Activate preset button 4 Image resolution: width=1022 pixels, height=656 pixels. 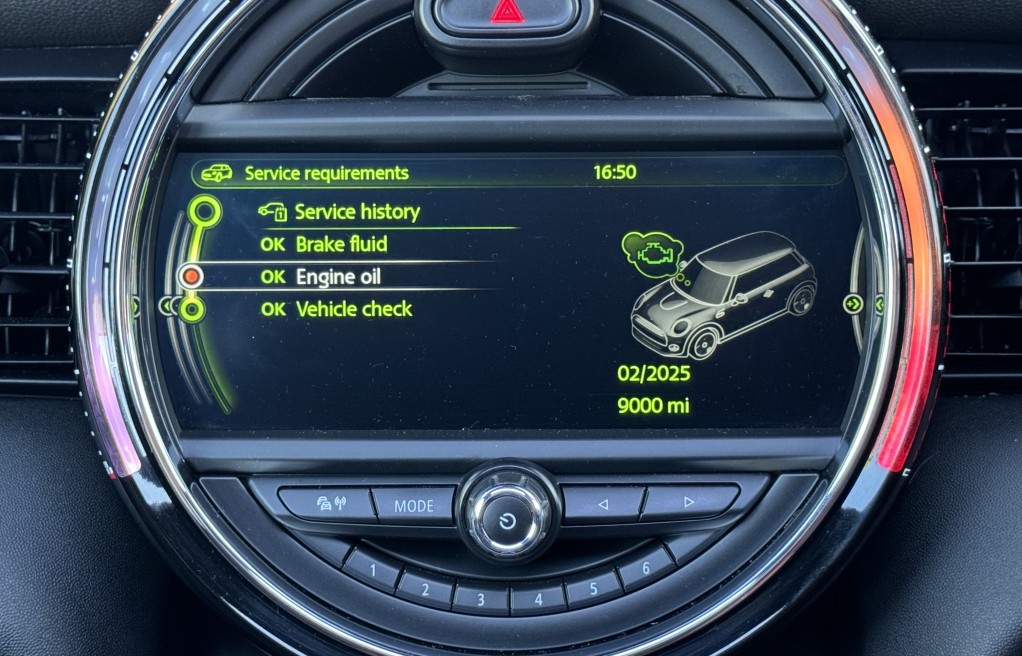(537, 599)
